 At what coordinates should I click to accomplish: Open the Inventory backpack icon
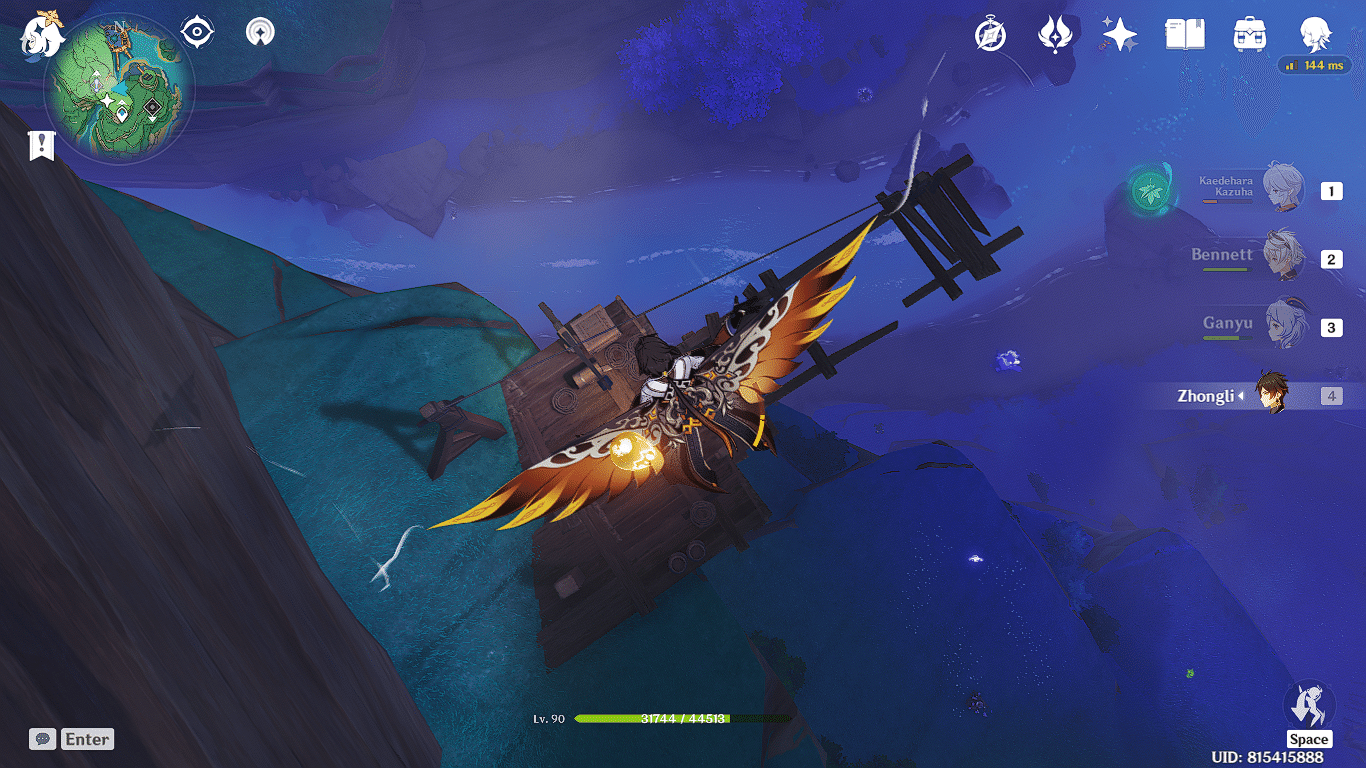[x=1250, y=35]
